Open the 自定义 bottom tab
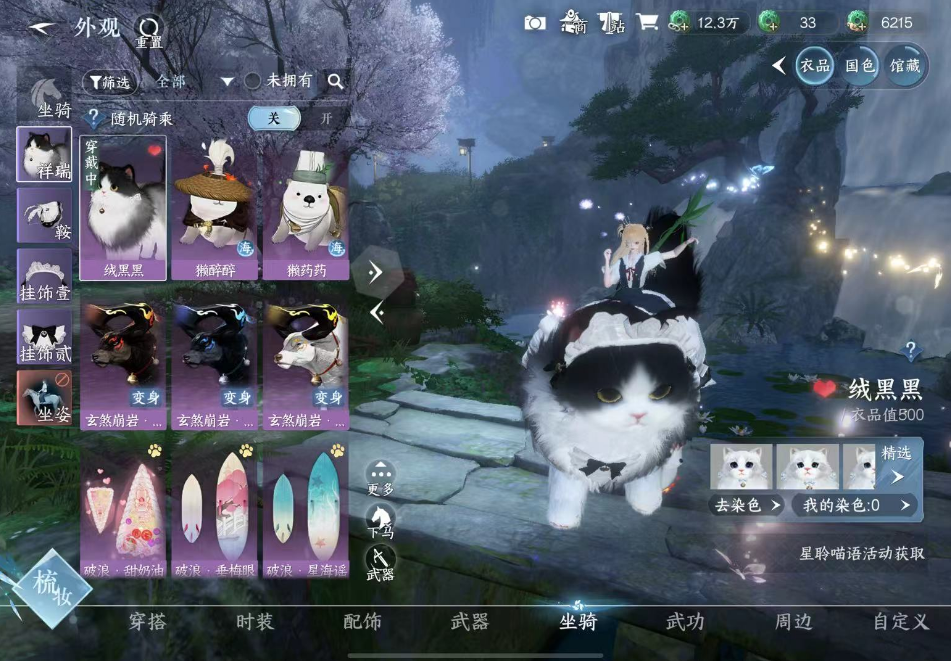 [900, 622]
